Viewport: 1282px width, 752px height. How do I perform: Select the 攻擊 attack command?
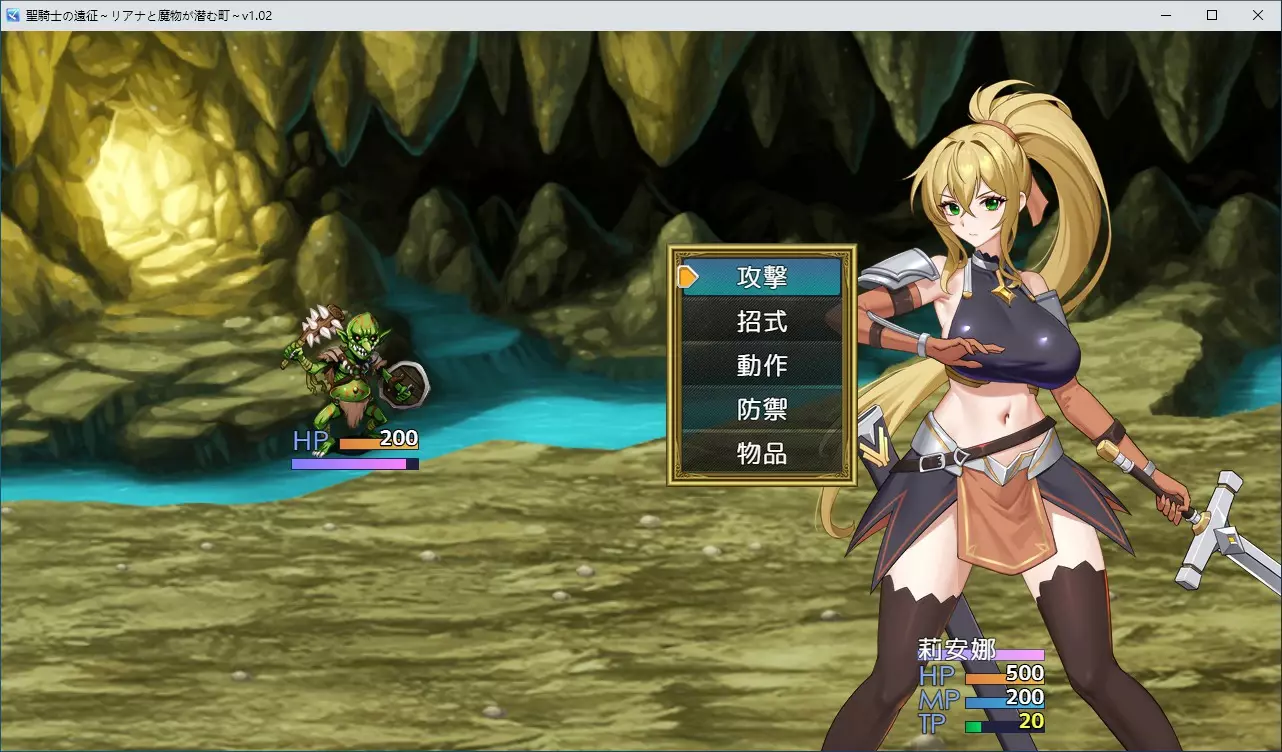[762, 277]
